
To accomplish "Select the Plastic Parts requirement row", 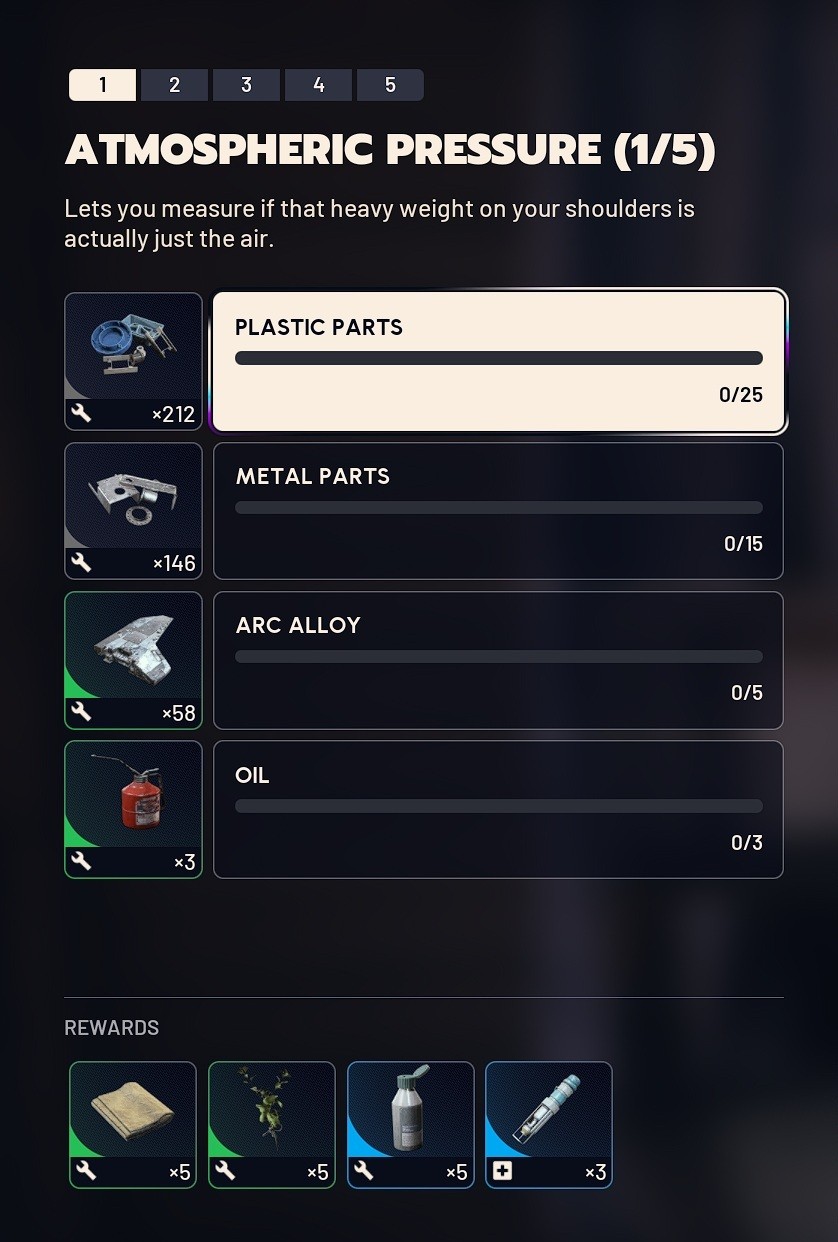I will click(x=498, y=362).
